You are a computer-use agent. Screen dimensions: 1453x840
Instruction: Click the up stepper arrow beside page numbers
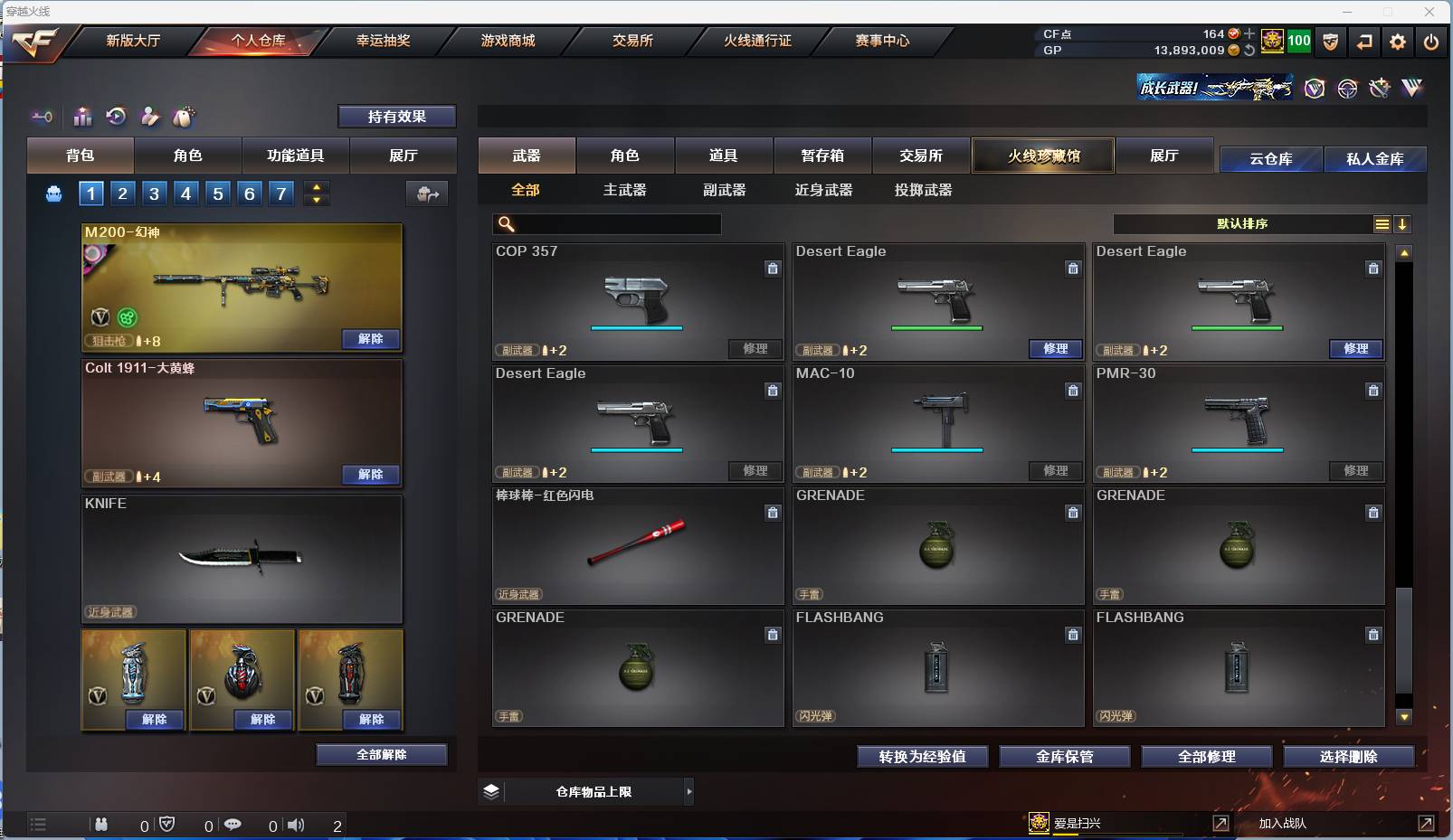tap(317, 186)
